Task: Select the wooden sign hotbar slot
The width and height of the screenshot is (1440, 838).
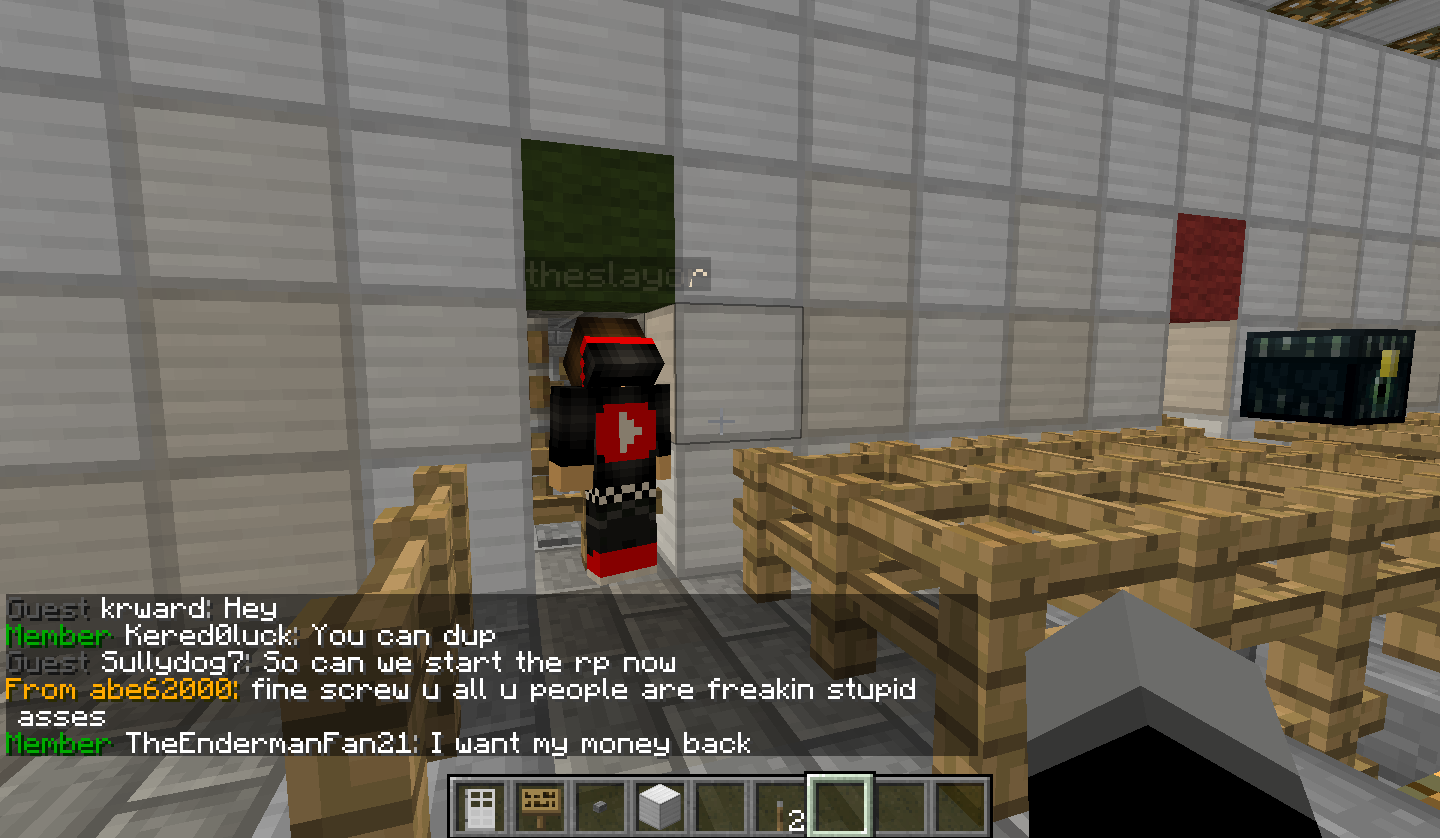Action: pos(541,806)
